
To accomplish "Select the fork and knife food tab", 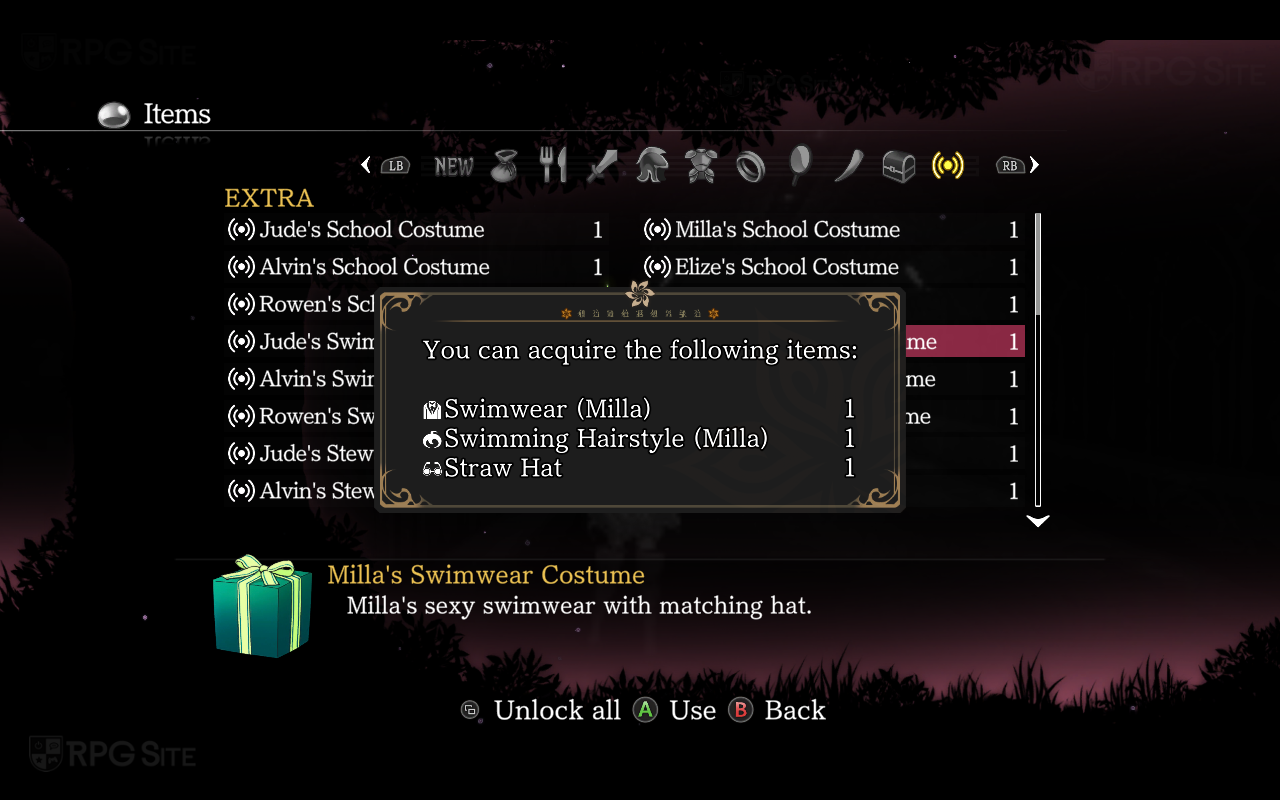I will (553, 166).
